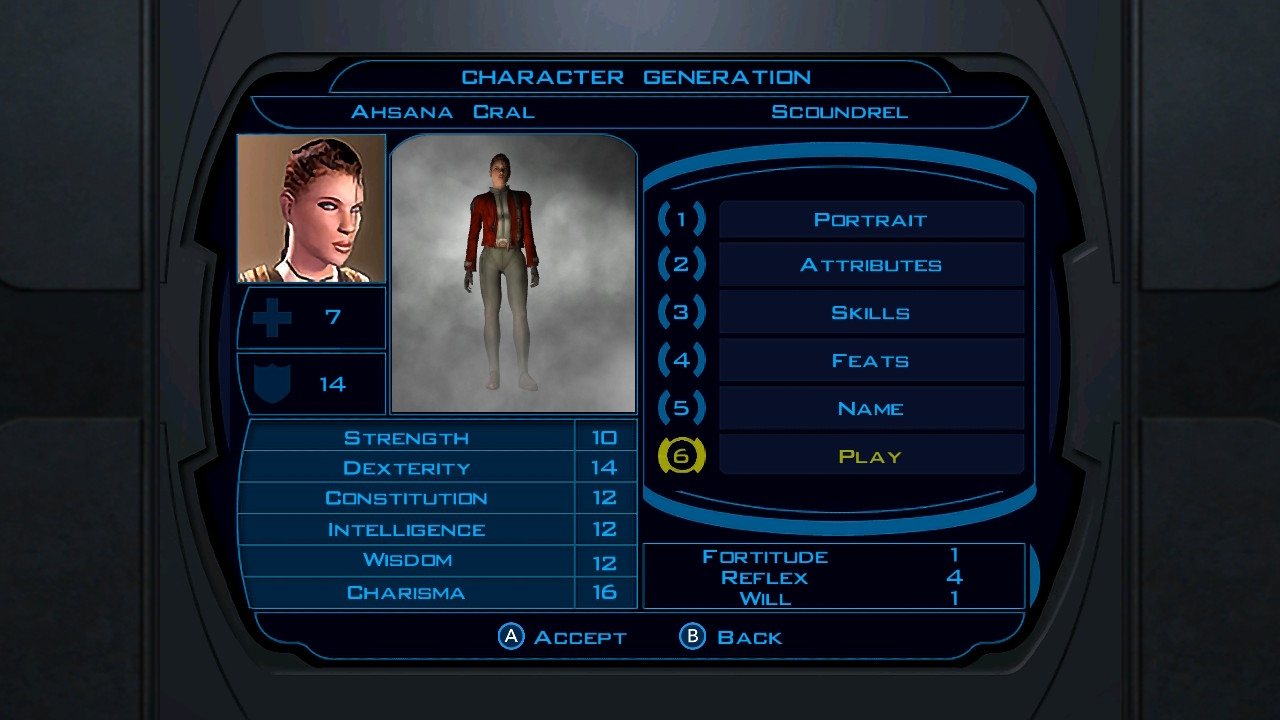
Task: Open the Feats selection
Action: [x=870, y=361]
